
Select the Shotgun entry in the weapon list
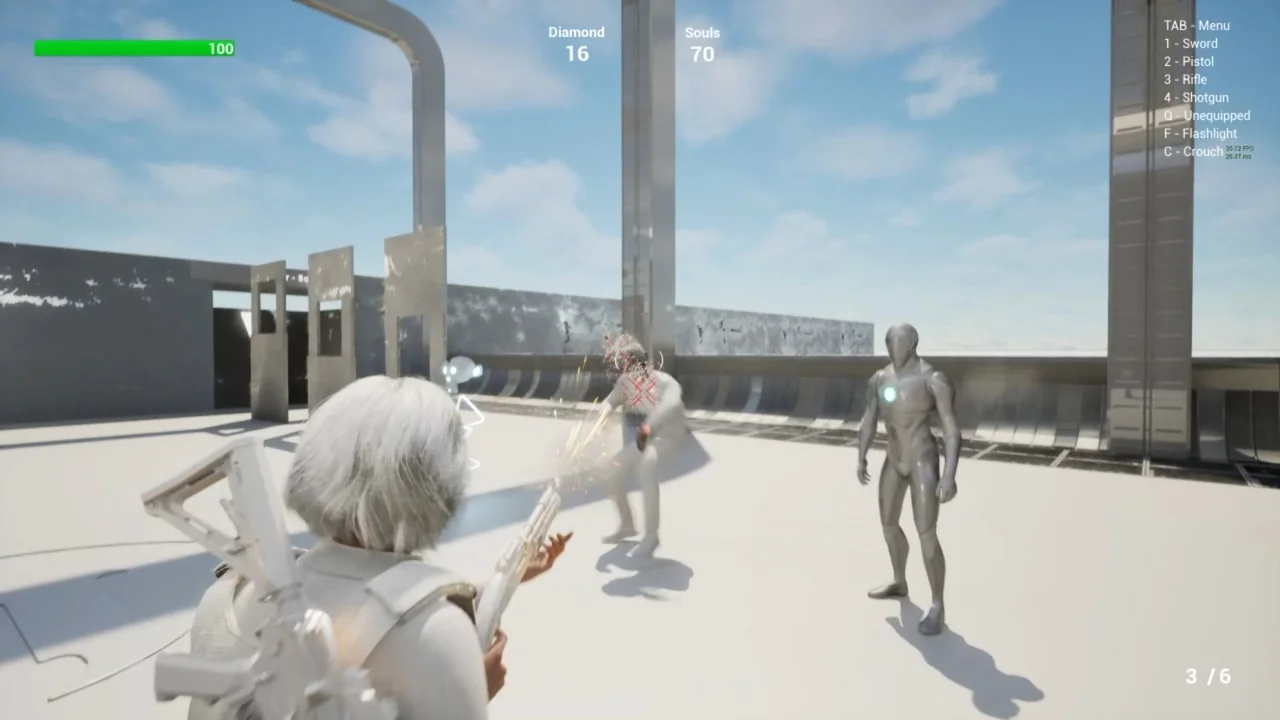pyautogui.click(x=1195, y=97)
